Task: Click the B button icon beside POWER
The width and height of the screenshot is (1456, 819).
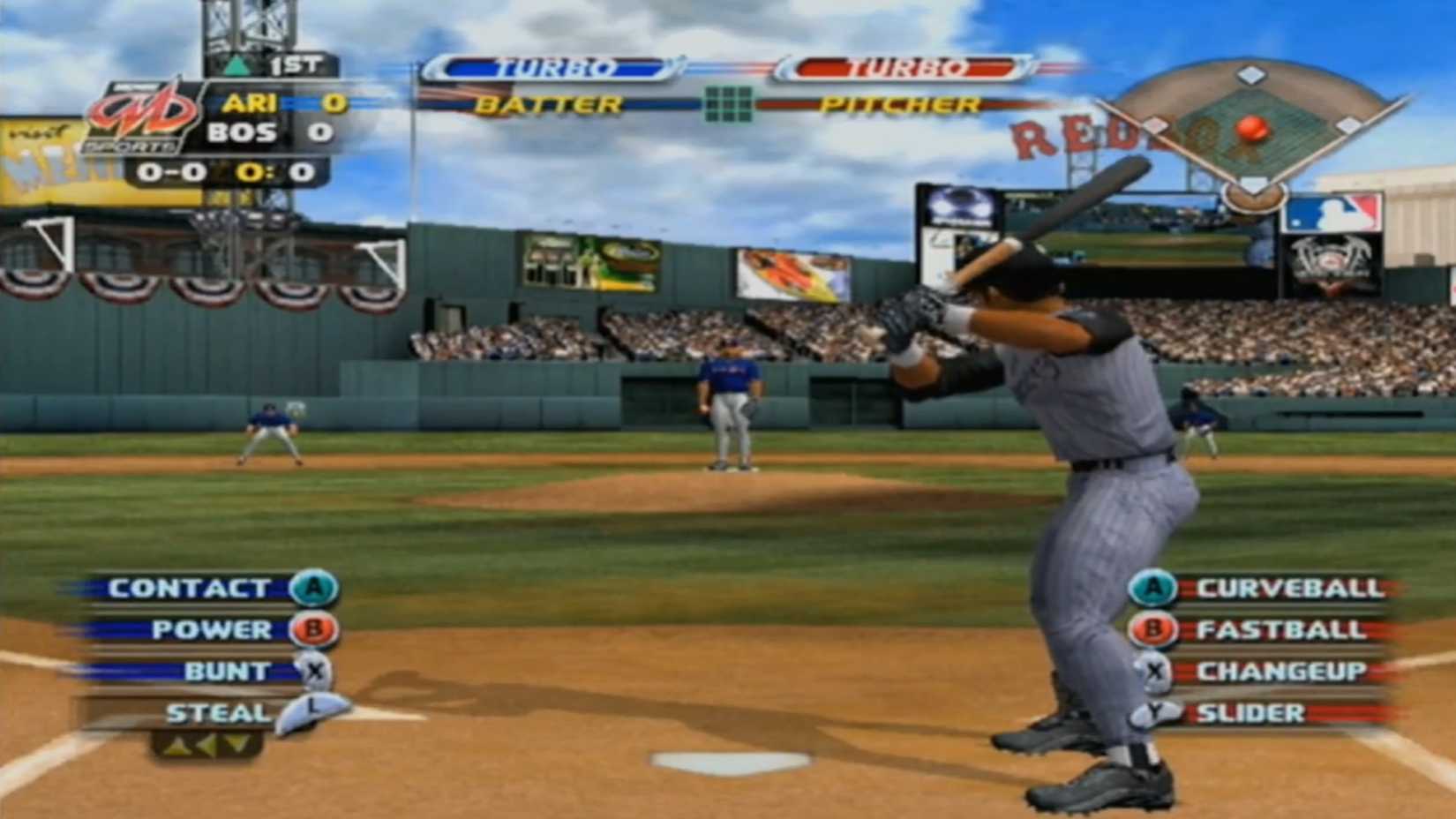Action: point(313,629)
